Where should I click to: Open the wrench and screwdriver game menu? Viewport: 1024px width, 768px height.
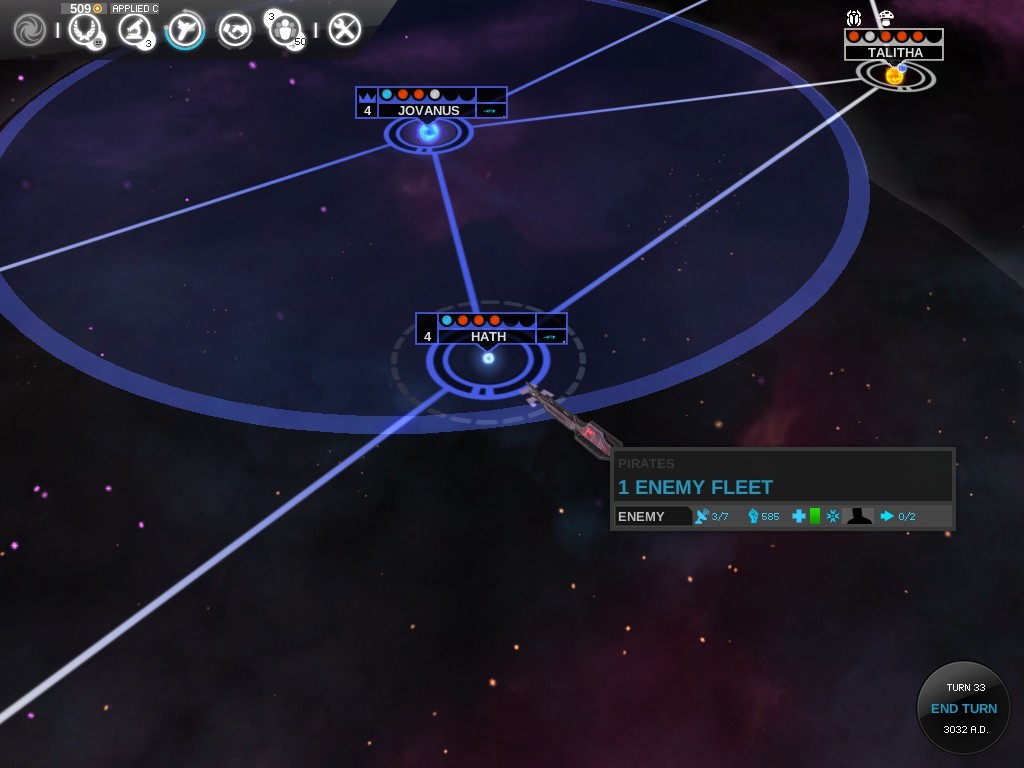coord(344,30)
